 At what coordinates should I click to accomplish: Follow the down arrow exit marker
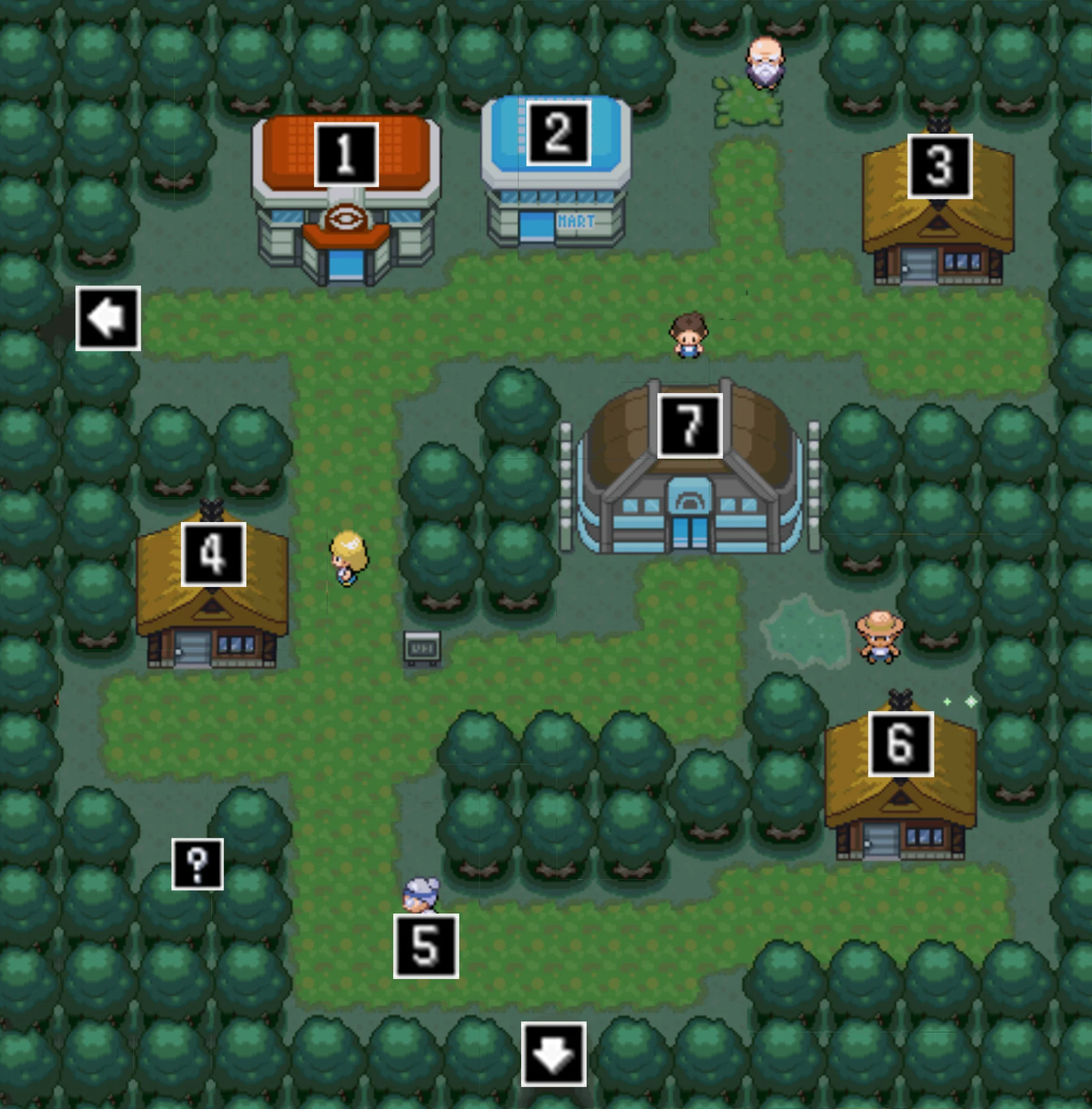(554, 1053)
